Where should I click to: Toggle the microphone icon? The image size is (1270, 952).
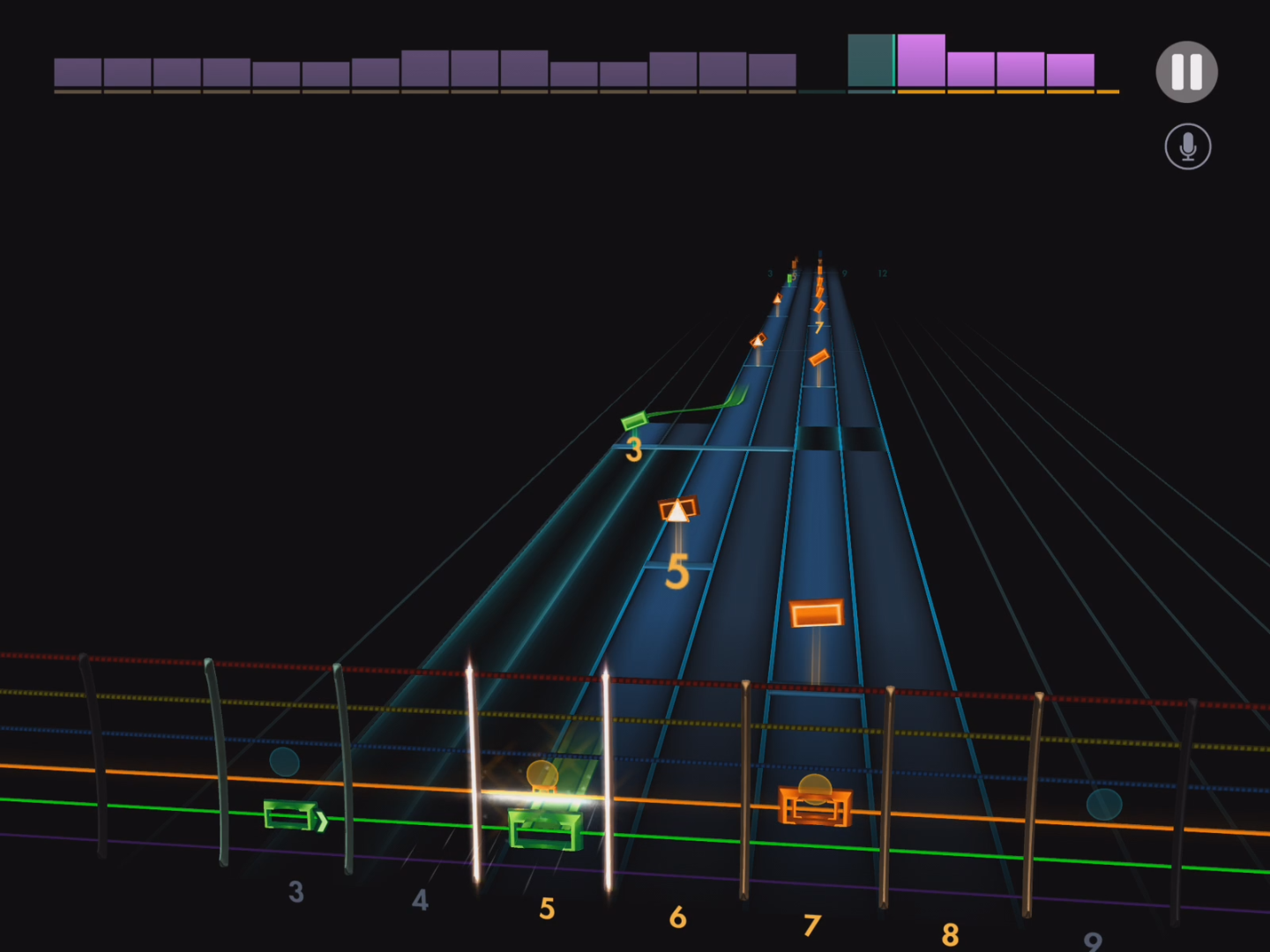(x=1187, y=146)
